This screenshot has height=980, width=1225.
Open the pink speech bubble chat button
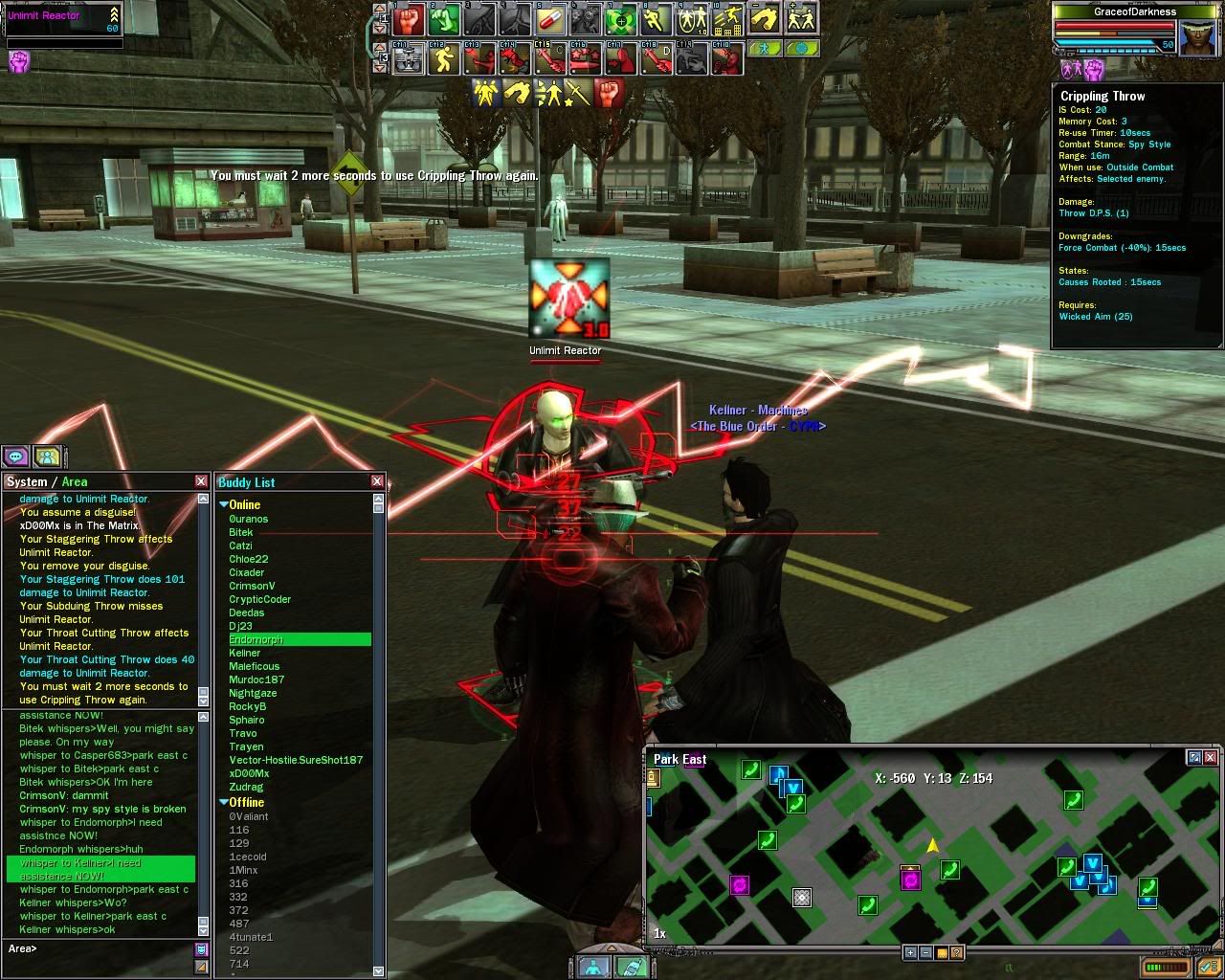16,457
